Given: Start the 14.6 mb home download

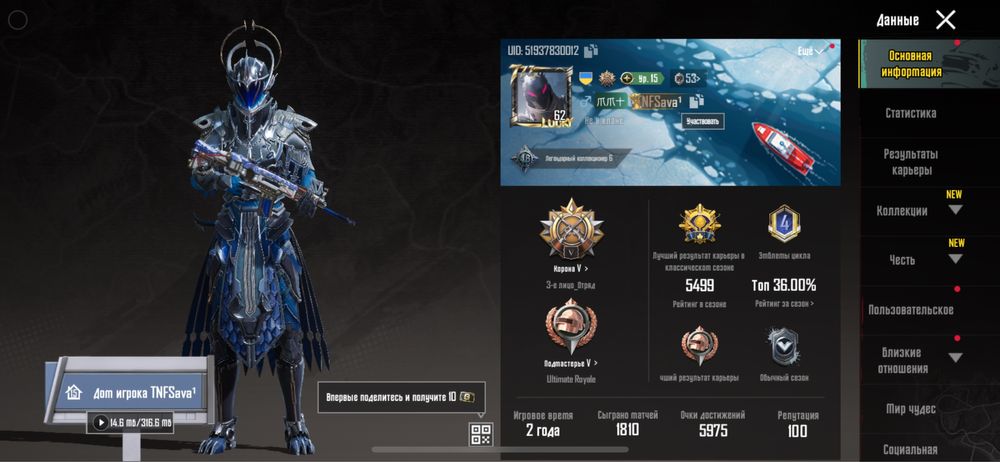Looking at the screenshot, I should (100, 423).
